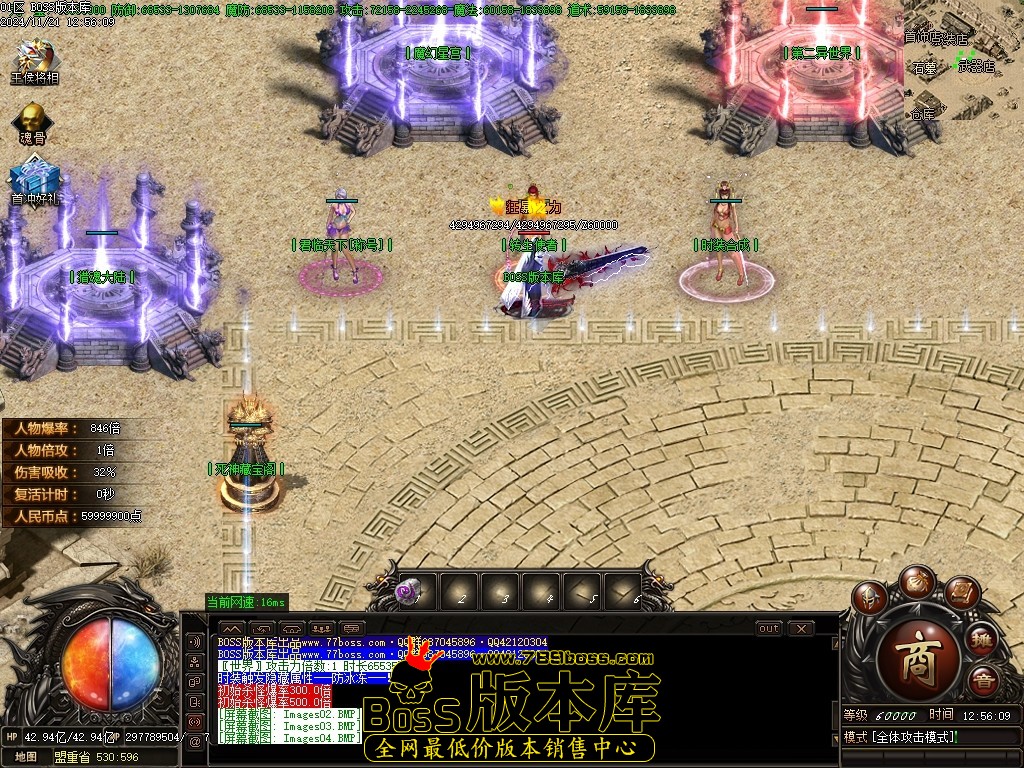Change the 全体攻击模式 attack mode

pyautogui.click(x=900, y=737)
